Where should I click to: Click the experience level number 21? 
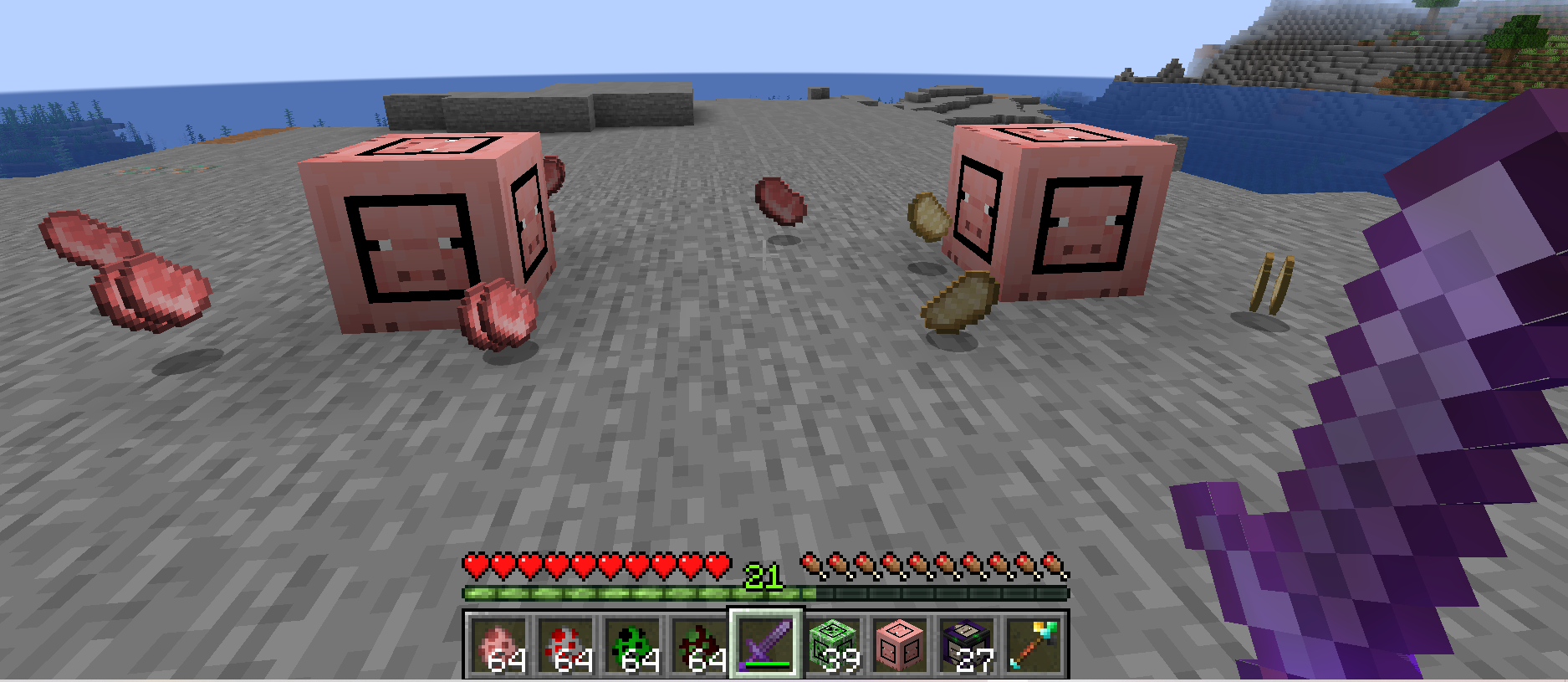point(764,574)
